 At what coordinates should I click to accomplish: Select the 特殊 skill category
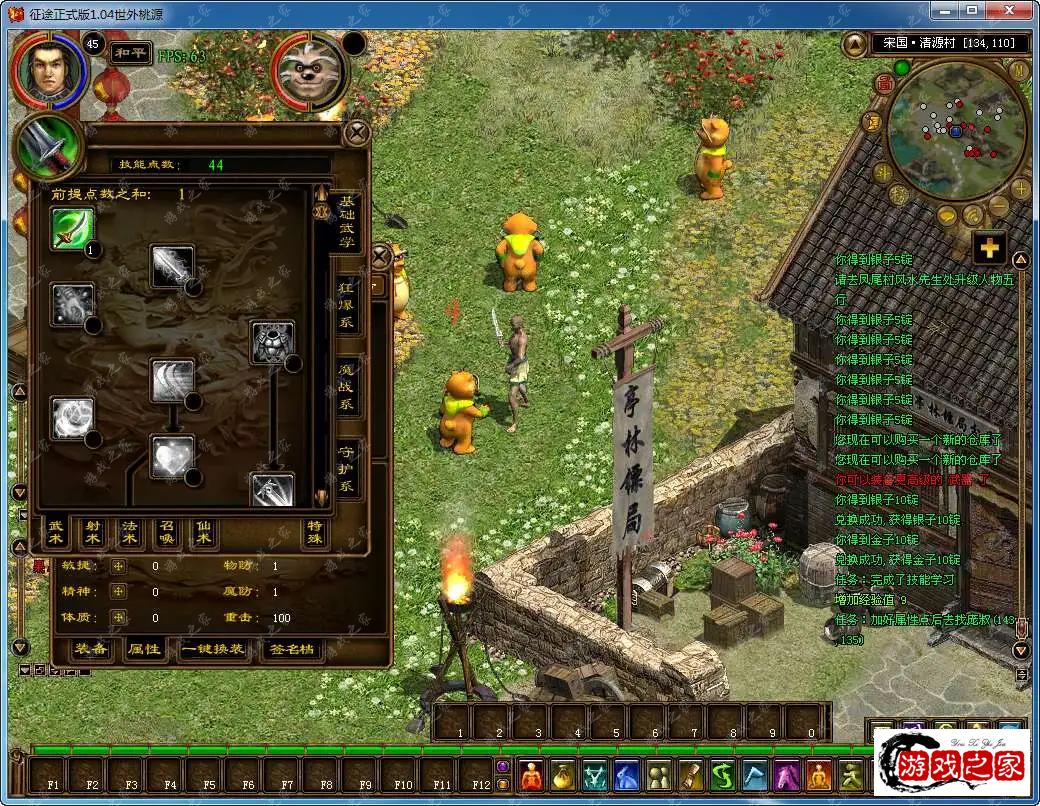click(x=315, y=533)
